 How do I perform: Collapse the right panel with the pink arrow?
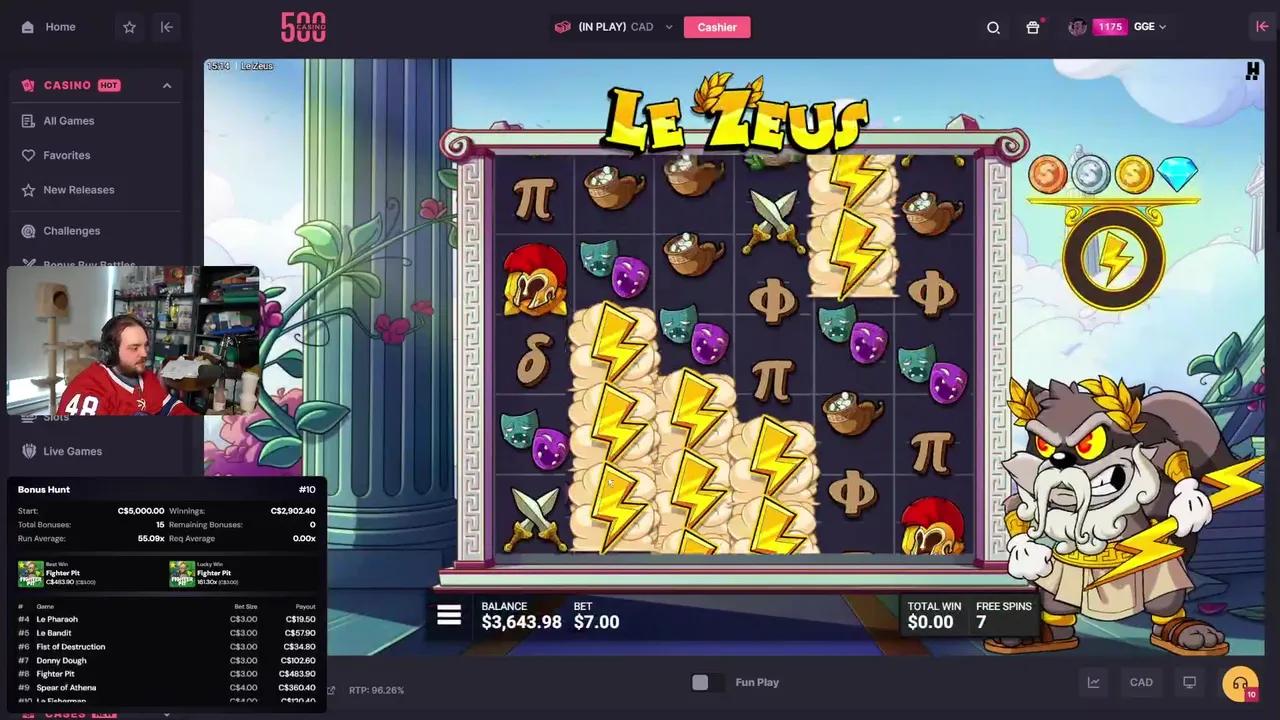[1262, 27]
